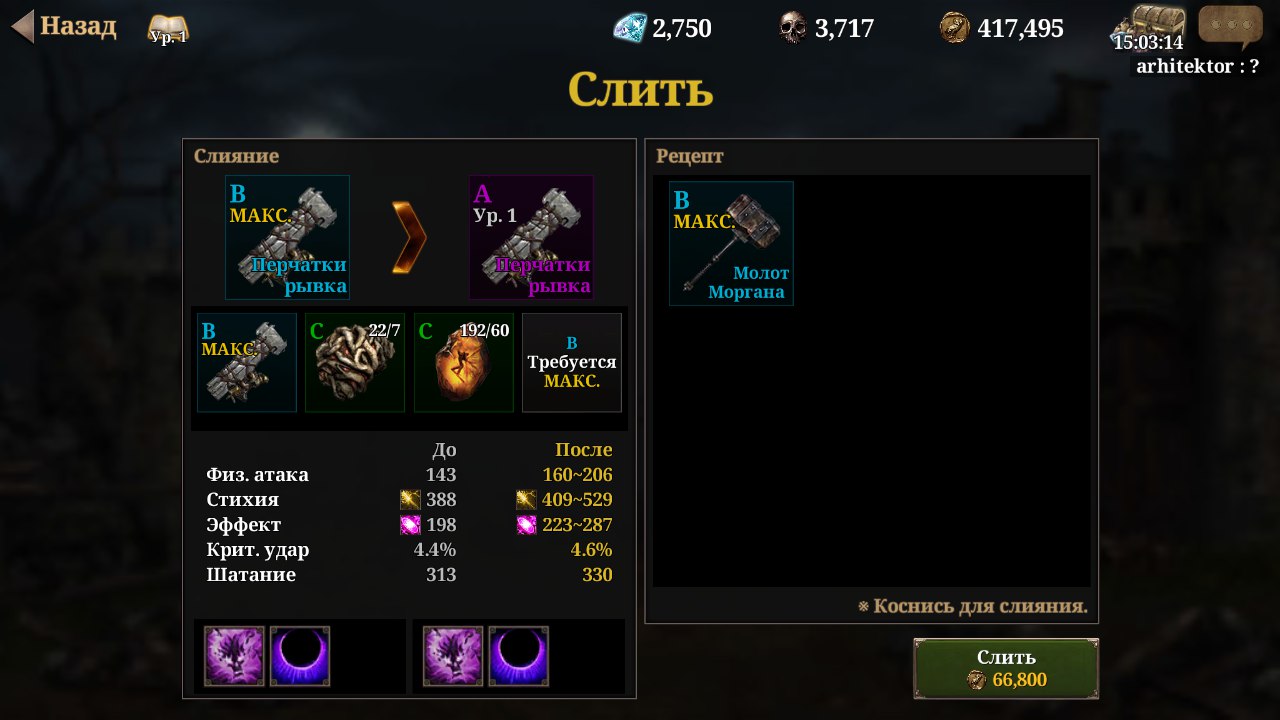Go back with the Назад button
Image resolution: width=1280 pixels, height=720 pixels.
tap(64, 27)
